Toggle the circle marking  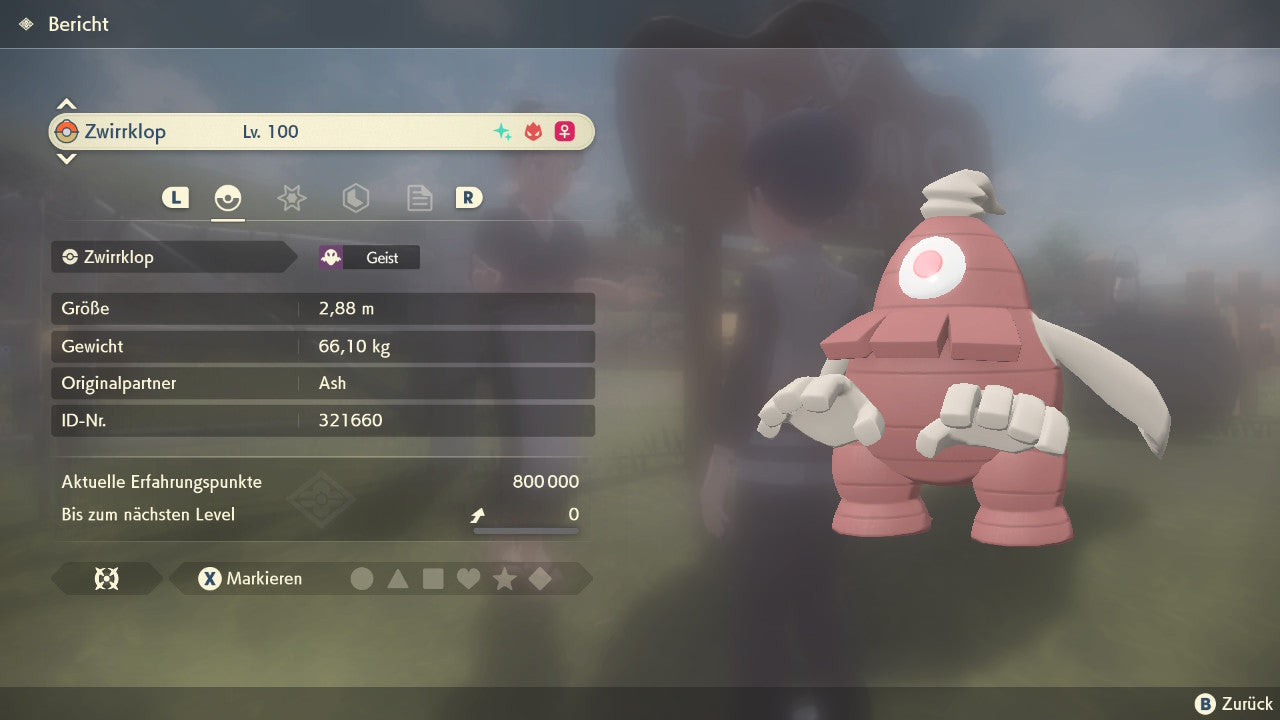tap(362, 578)
